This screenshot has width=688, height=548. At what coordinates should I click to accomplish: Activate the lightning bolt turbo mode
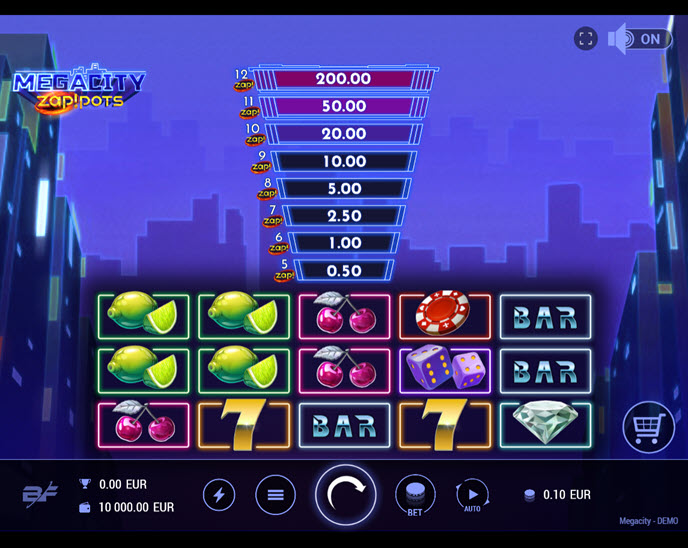click(x=219, y=495)
